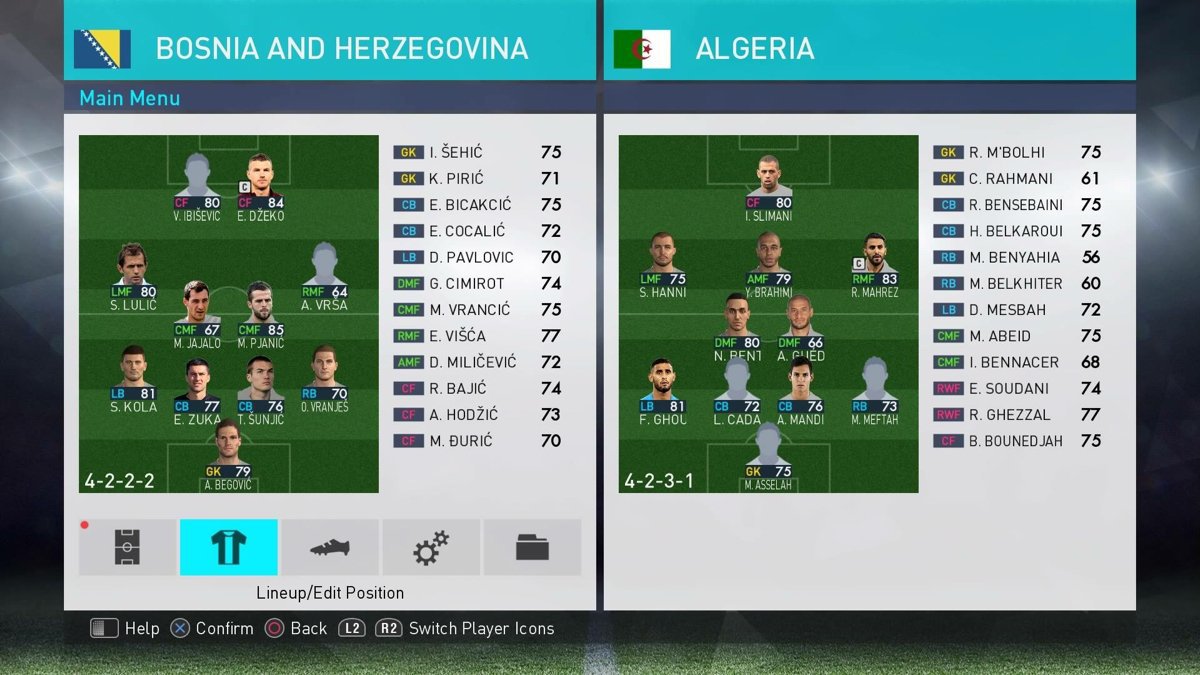Open the football boot menu icon
Viewport: 1200px width, 675px height.
click(330, 547)
